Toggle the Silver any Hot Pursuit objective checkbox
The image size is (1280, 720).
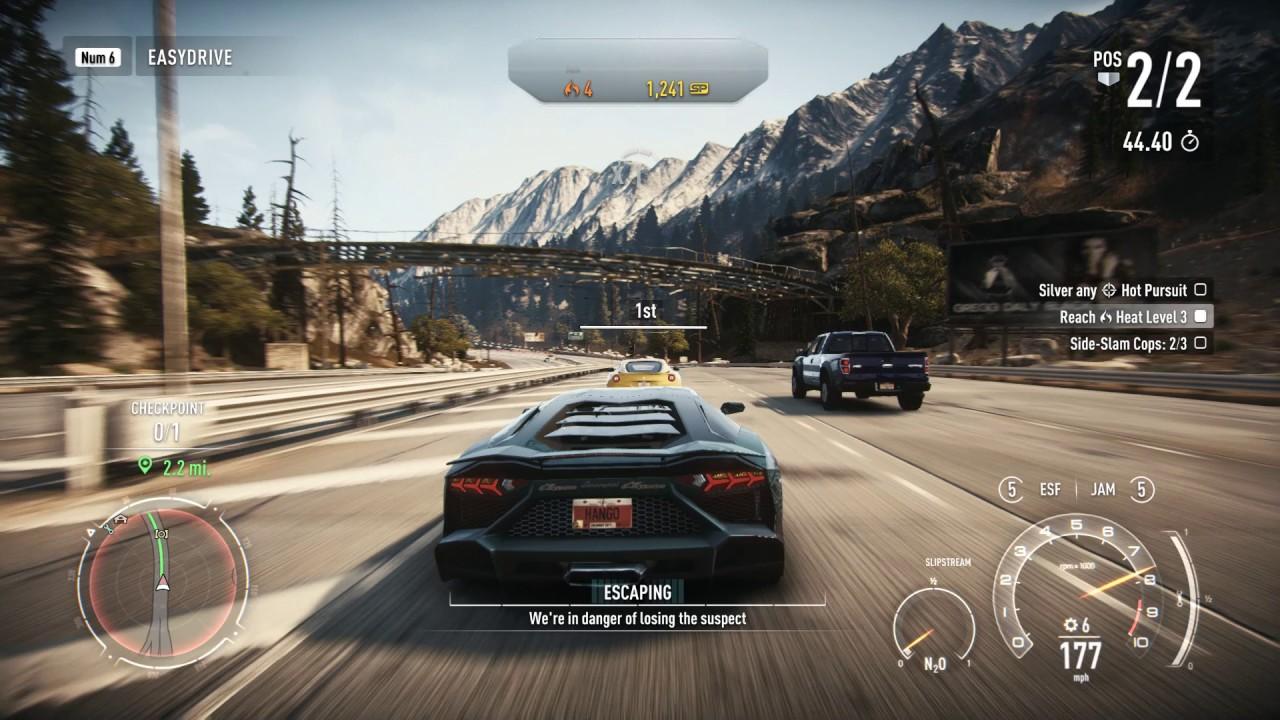click(x=1200, y=290)
